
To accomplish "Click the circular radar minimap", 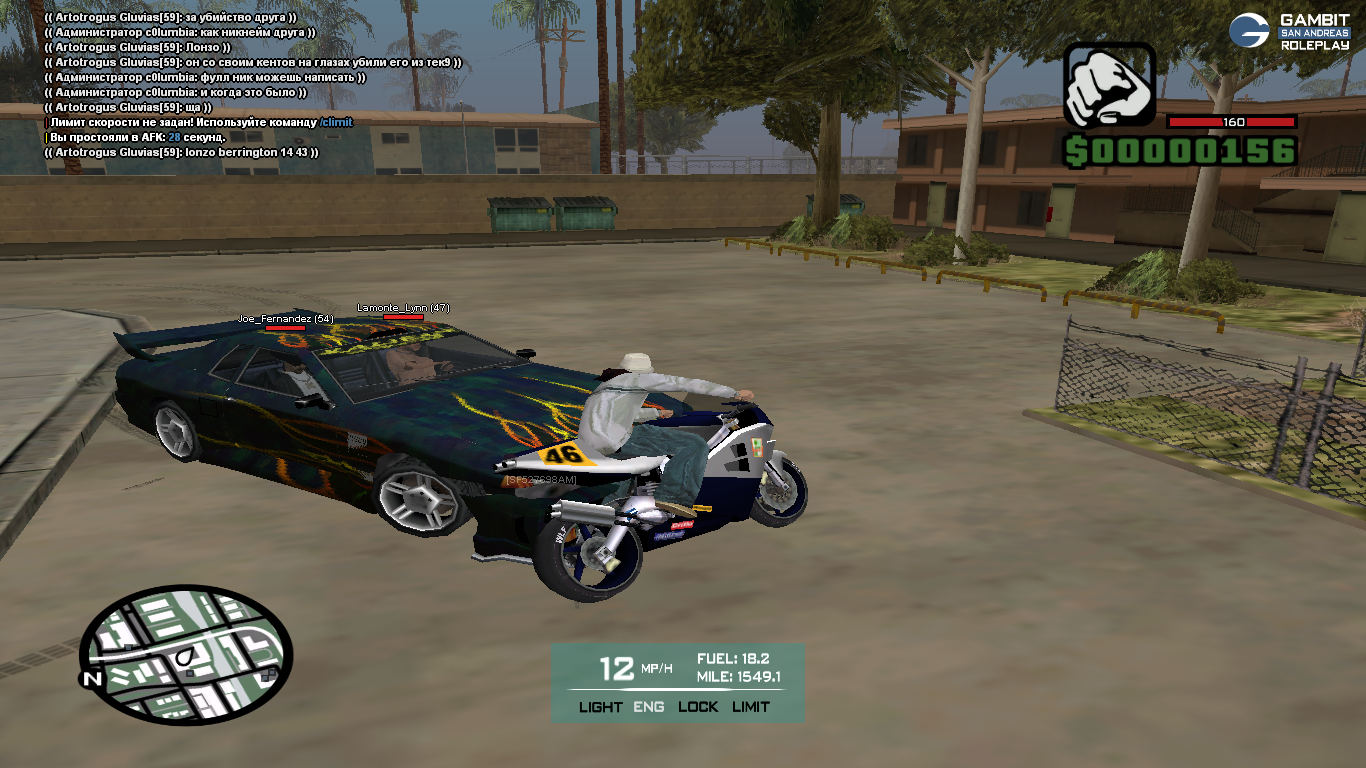I will (x=186, y=655).
